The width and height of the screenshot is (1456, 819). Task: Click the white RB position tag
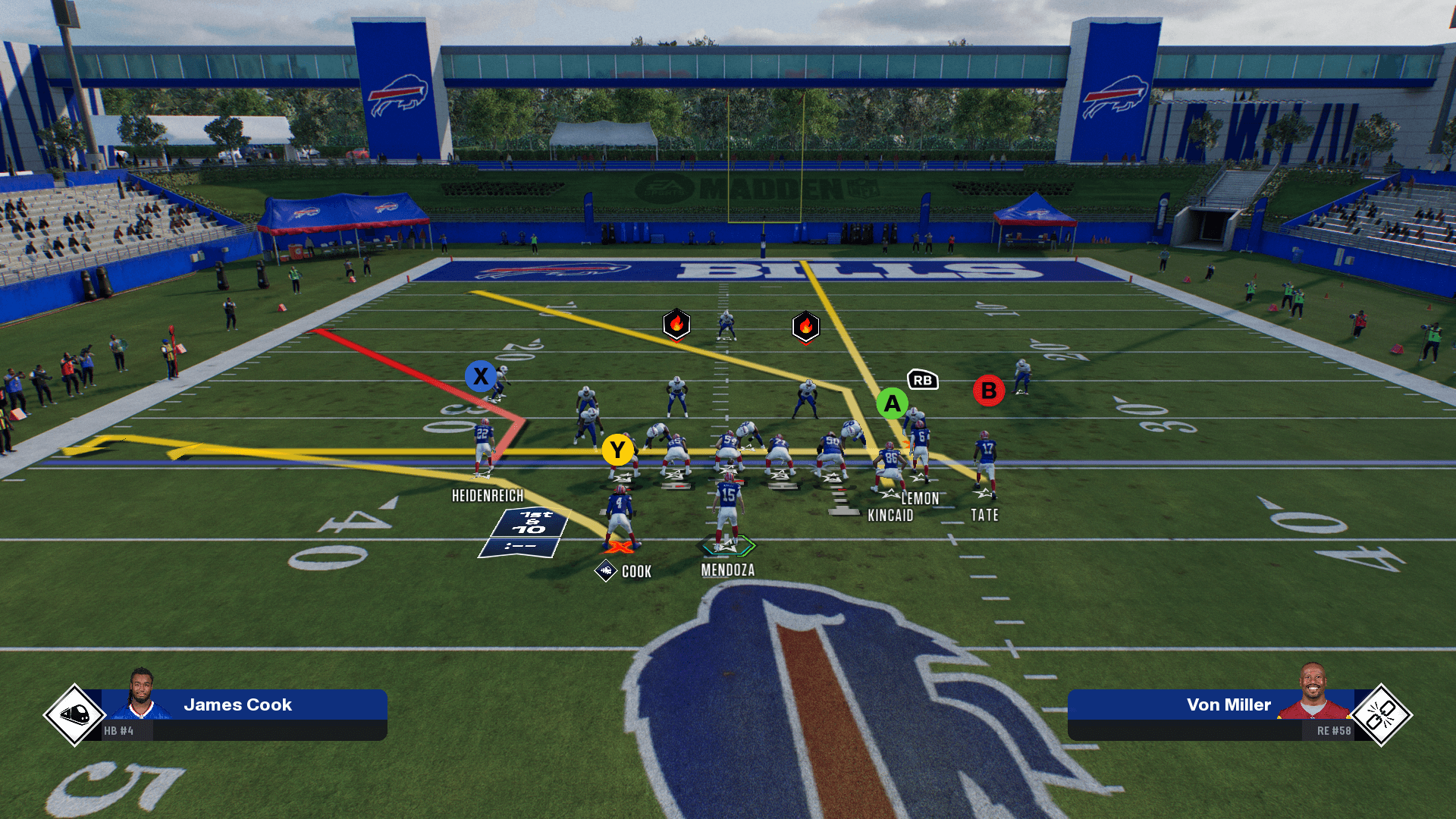(x=922, y=380)
